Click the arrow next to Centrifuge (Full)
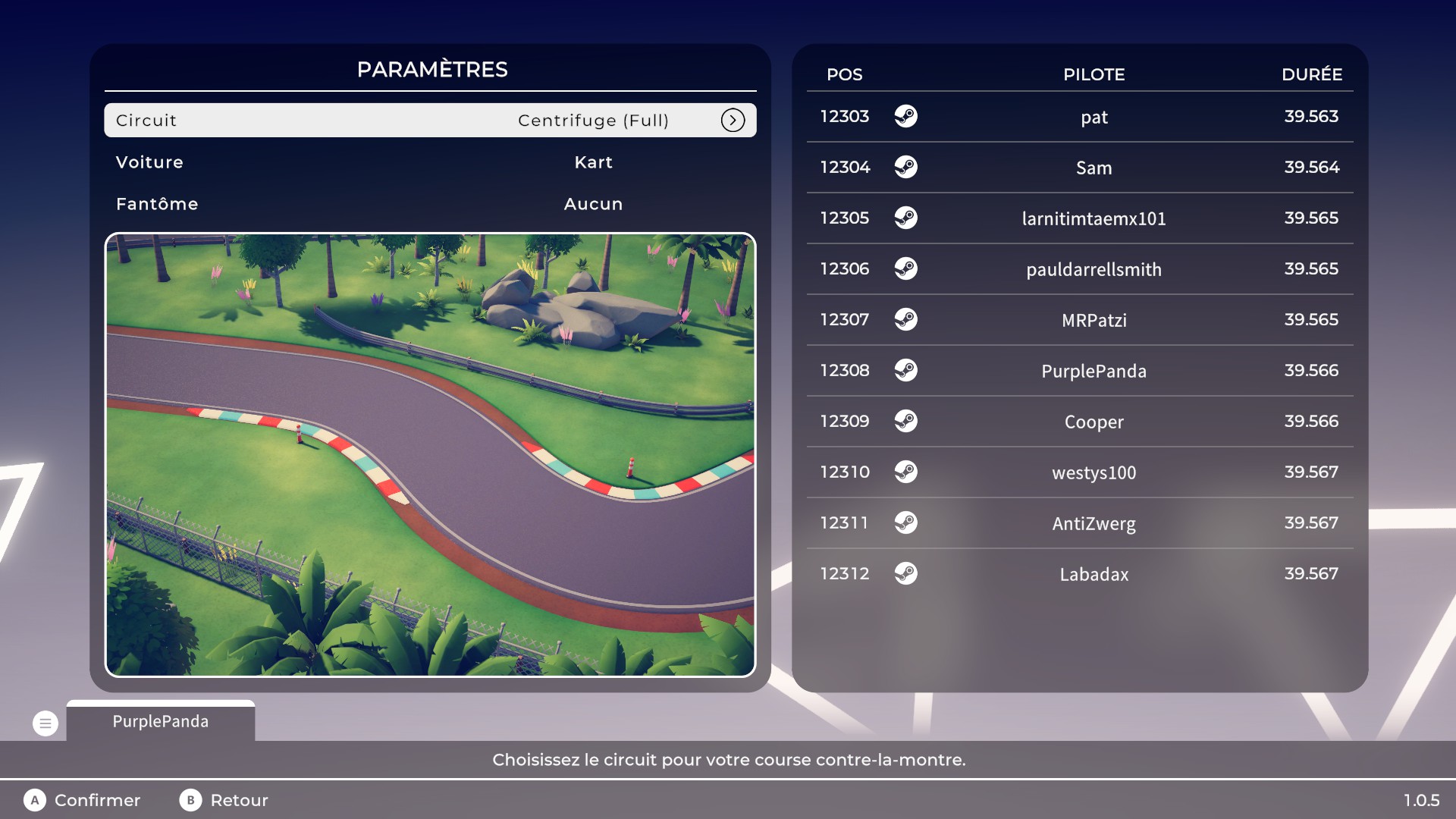Image resolution: width=1456 pixels, height=819 pixels. click(733, 121)
